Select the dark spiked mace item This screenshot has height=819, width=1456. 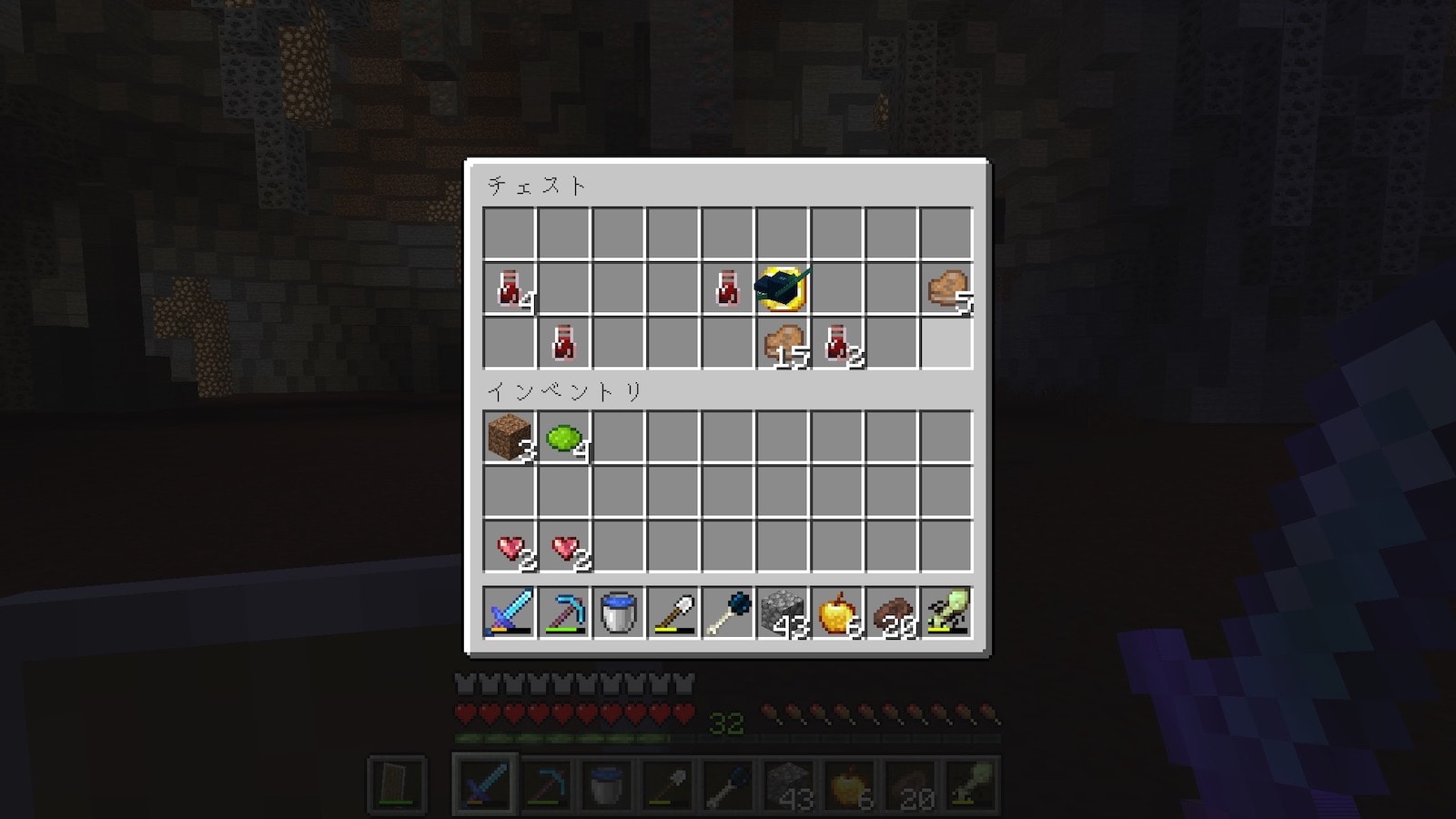728,612
